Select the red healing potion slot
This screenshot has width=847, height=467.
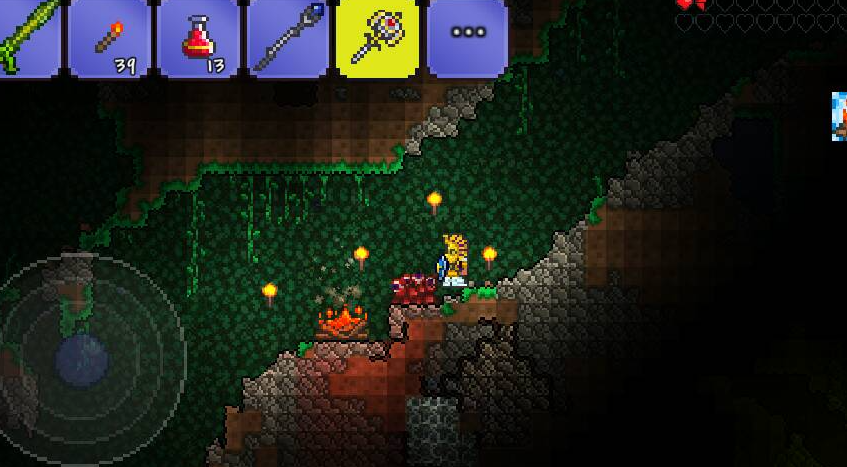click(x=197, y=38)
